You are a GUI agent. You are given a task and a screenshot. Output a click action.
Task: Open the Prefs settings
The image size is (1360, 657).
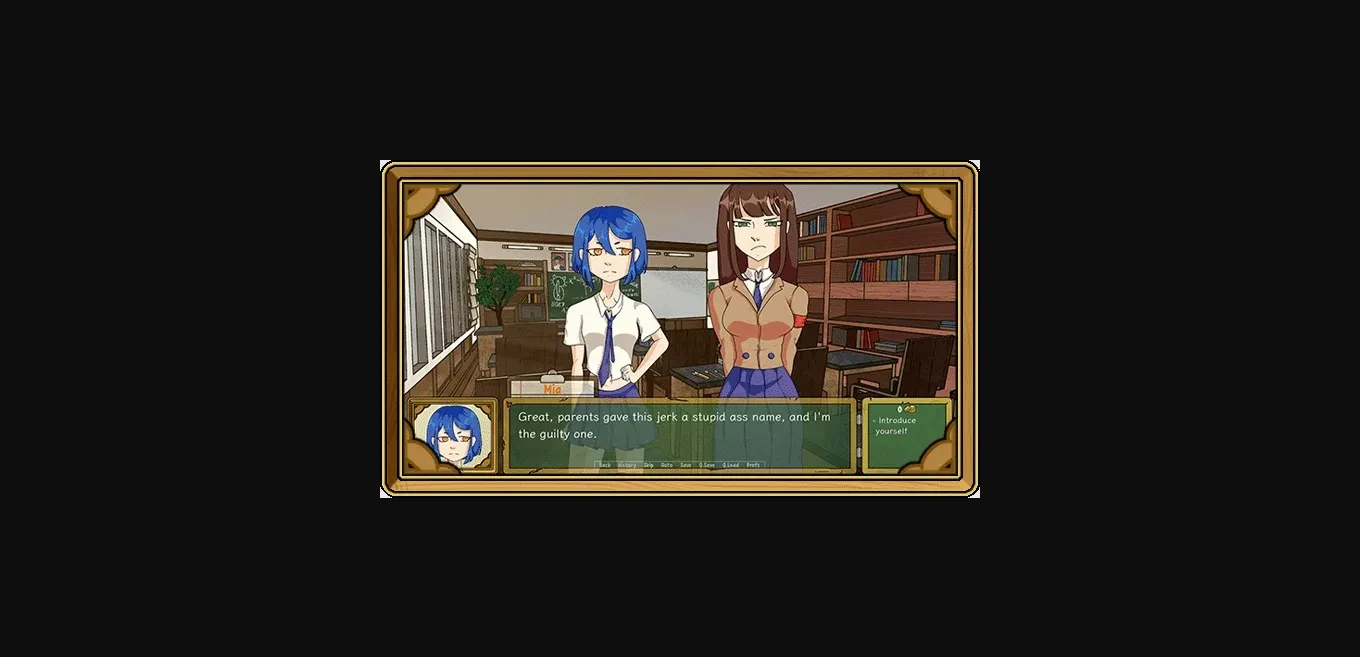tap(753, 465)
